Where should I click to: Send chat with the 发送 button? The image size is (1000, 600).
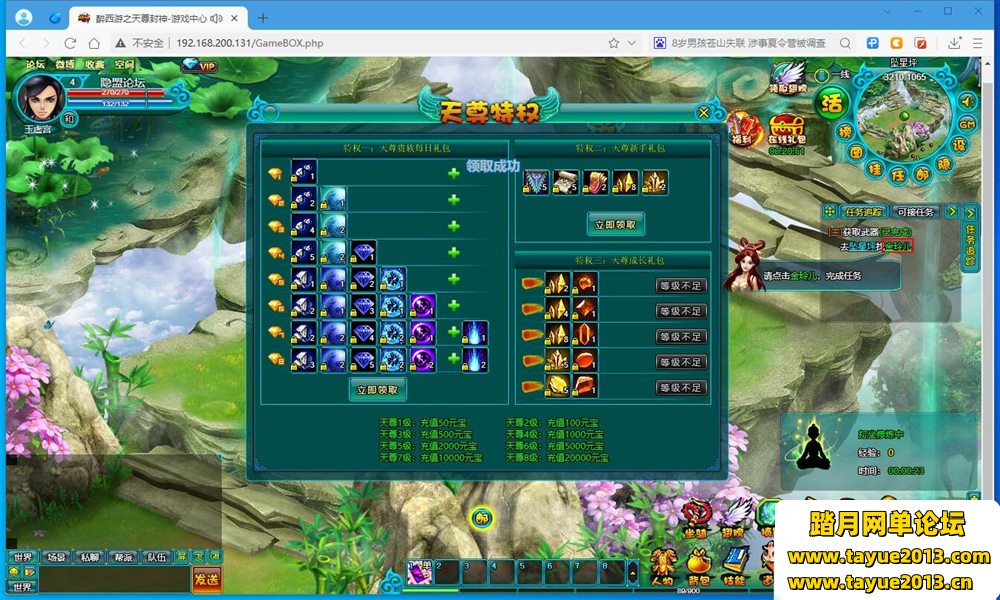coord(206,579)
